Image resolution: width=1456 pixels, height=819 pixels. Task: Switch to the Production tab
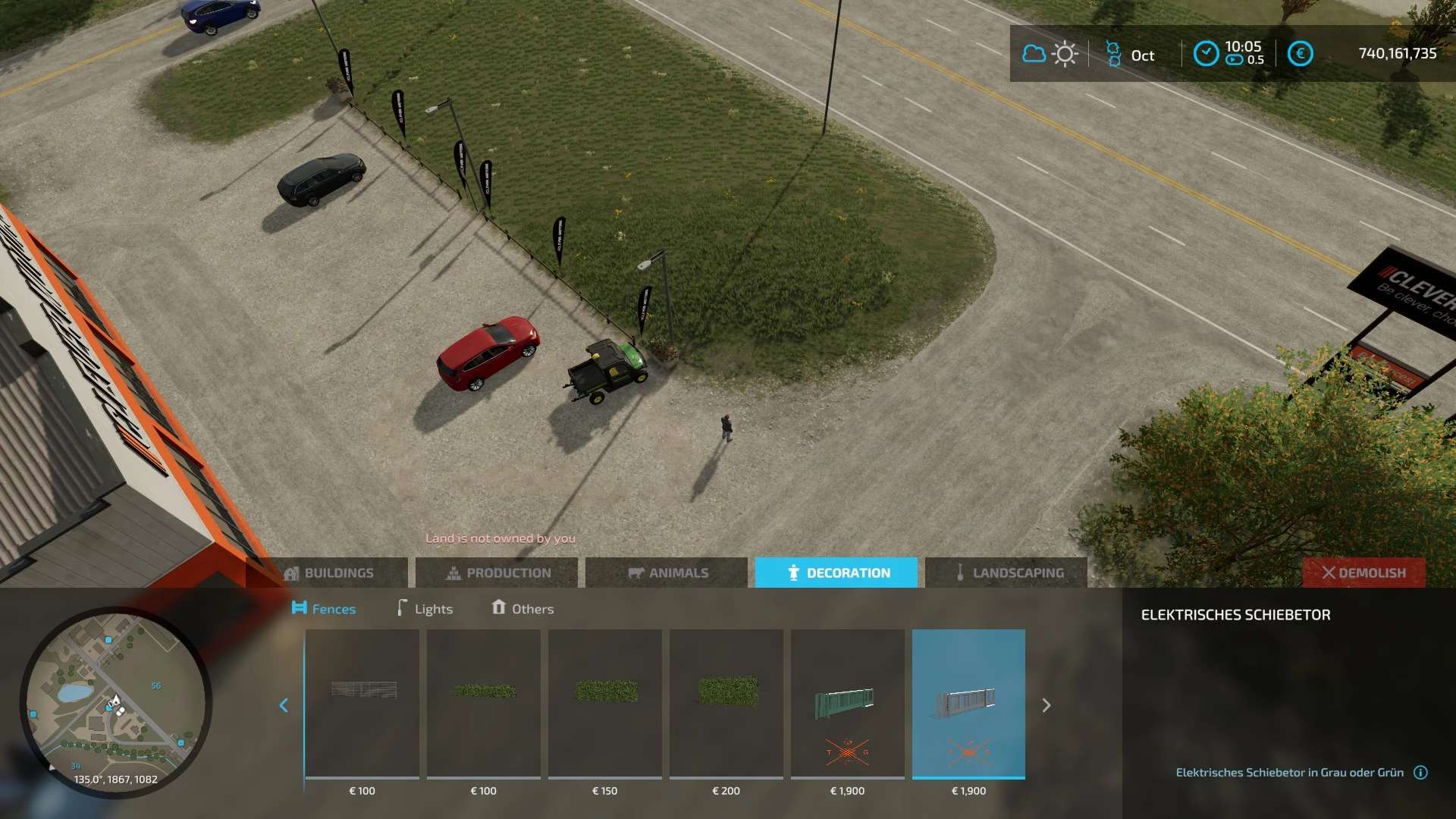pos(498,573)
